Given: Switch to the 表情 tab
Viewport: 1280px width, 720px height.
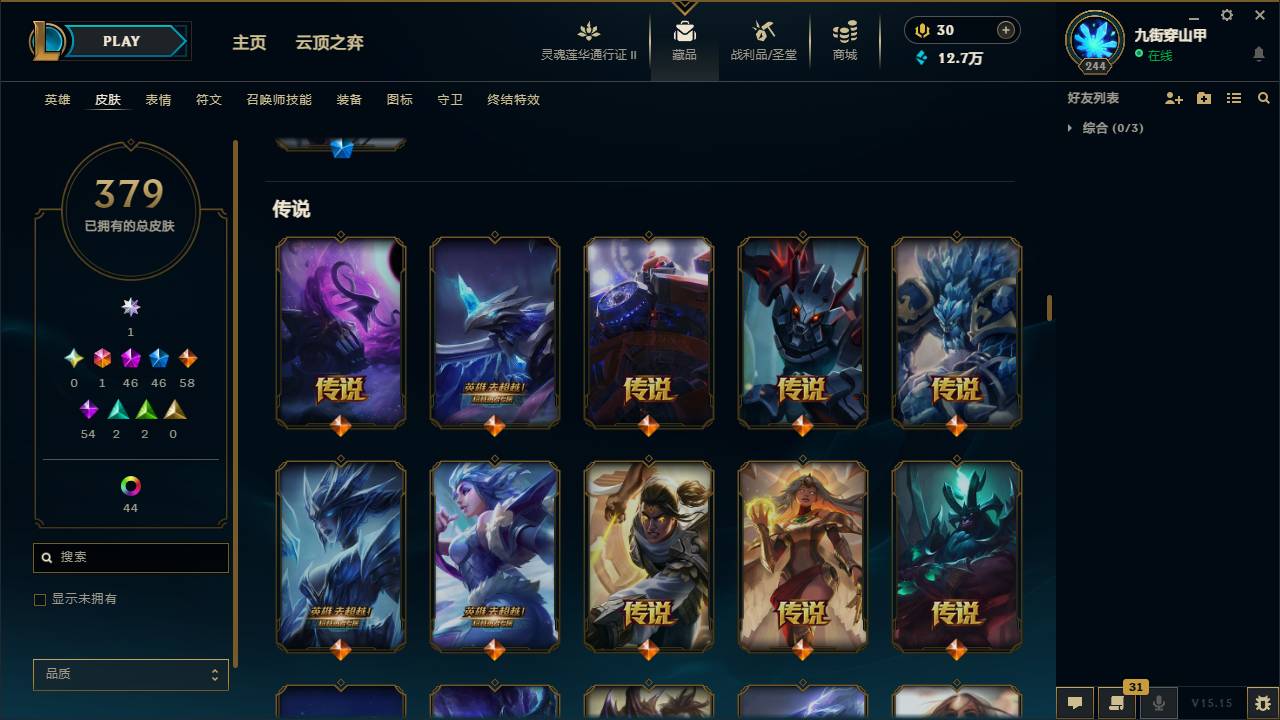Looking at the screenshot, I should [158, 100].
